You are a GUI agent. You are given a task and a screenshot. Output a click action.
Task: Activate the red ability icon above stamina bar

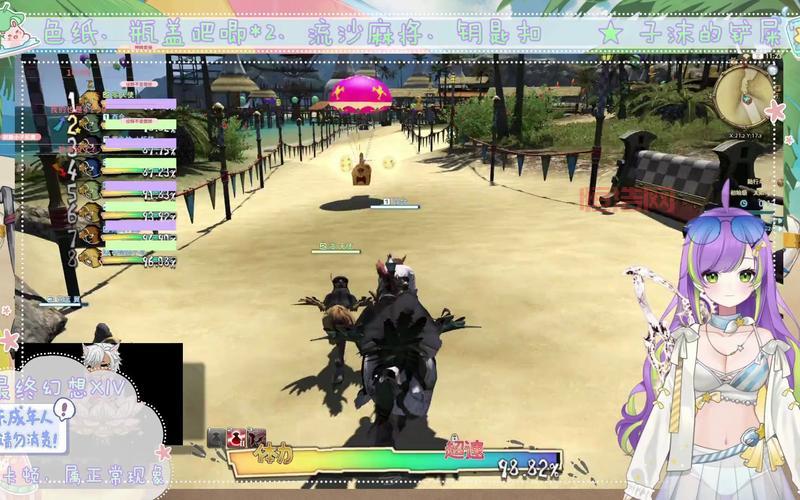pos(238,438)
